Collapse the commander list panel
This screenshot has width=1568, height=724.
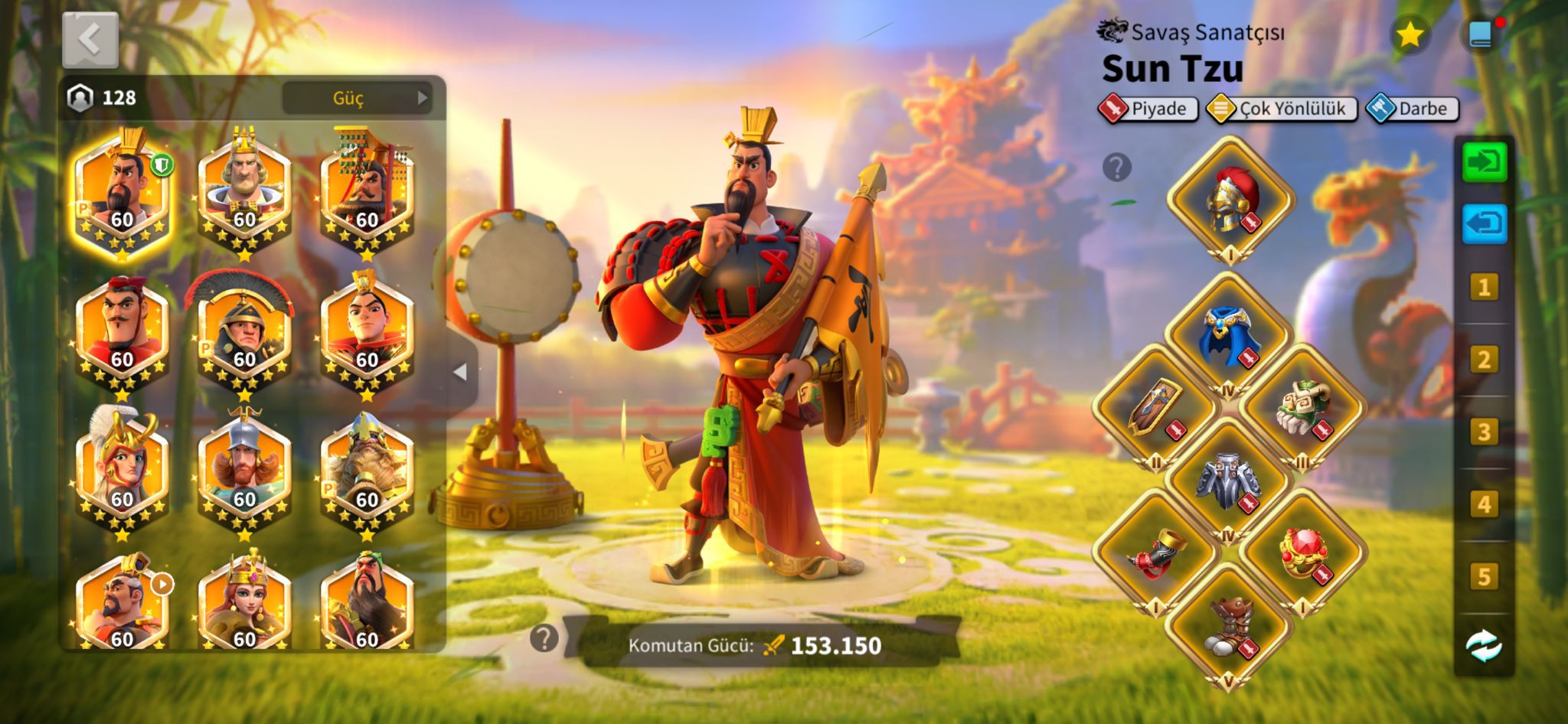coord(460,372)
